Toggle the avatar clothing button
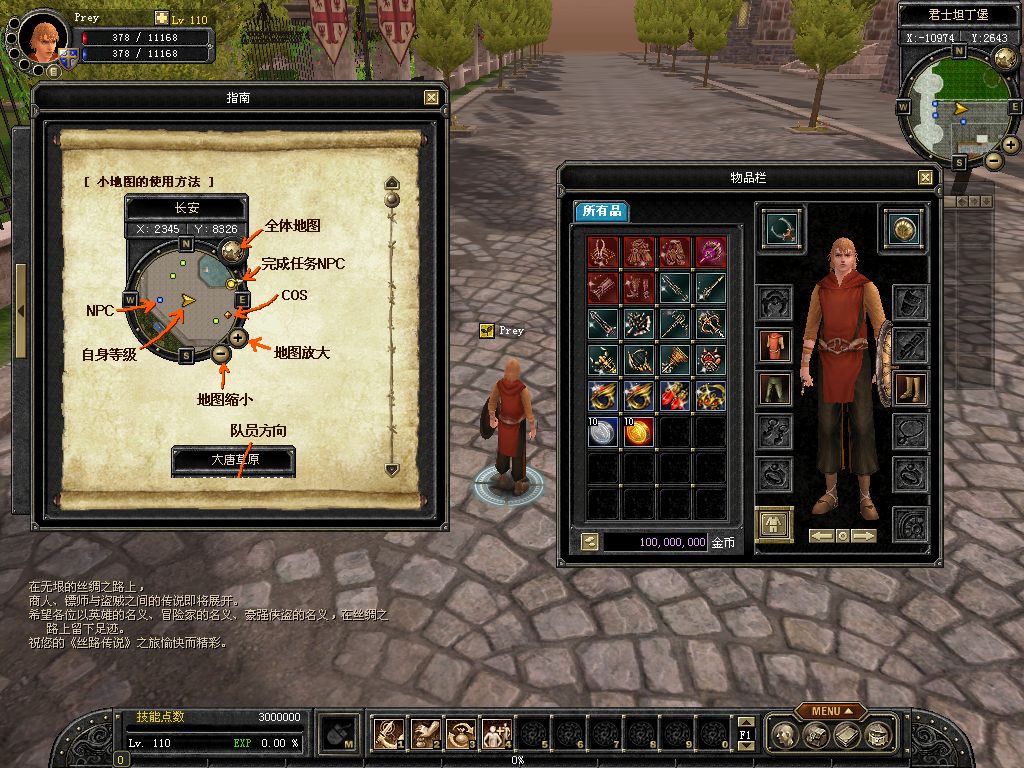Screen dimensions: 1024x768 click(x=774, y=523)
